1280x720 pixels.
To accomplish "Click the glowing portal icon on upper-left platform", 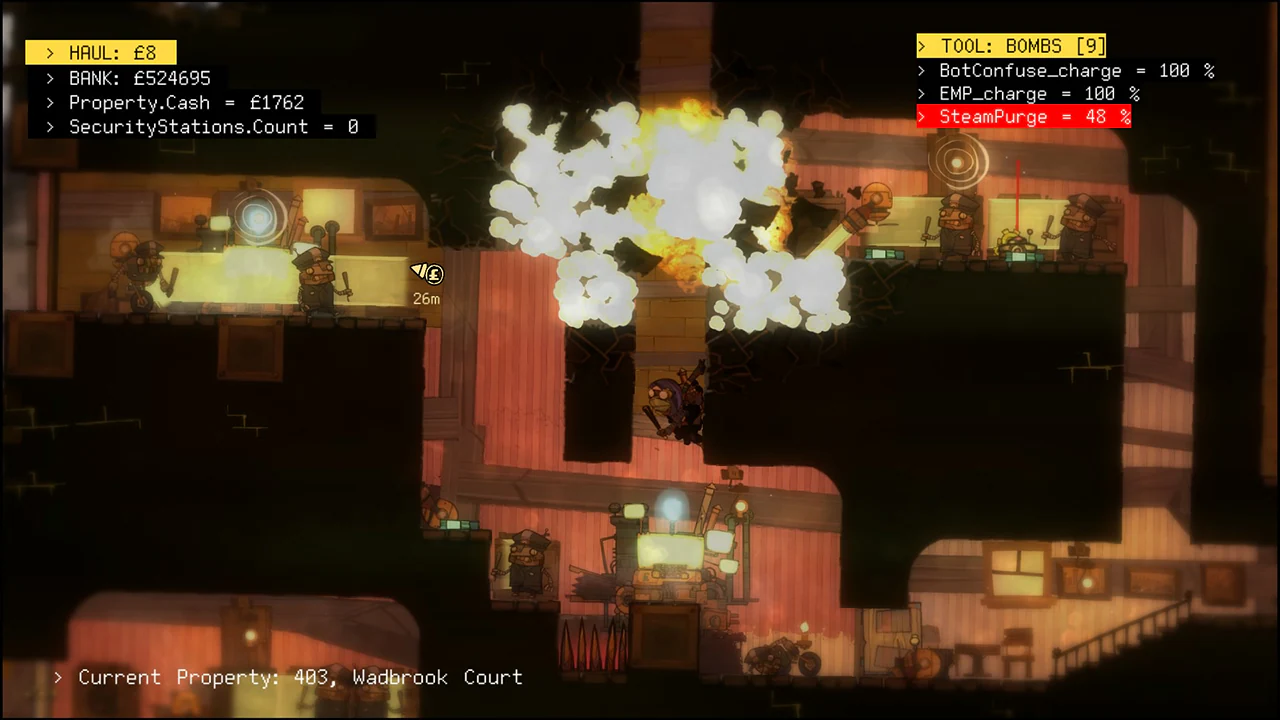I will click(x=257, y=217).
